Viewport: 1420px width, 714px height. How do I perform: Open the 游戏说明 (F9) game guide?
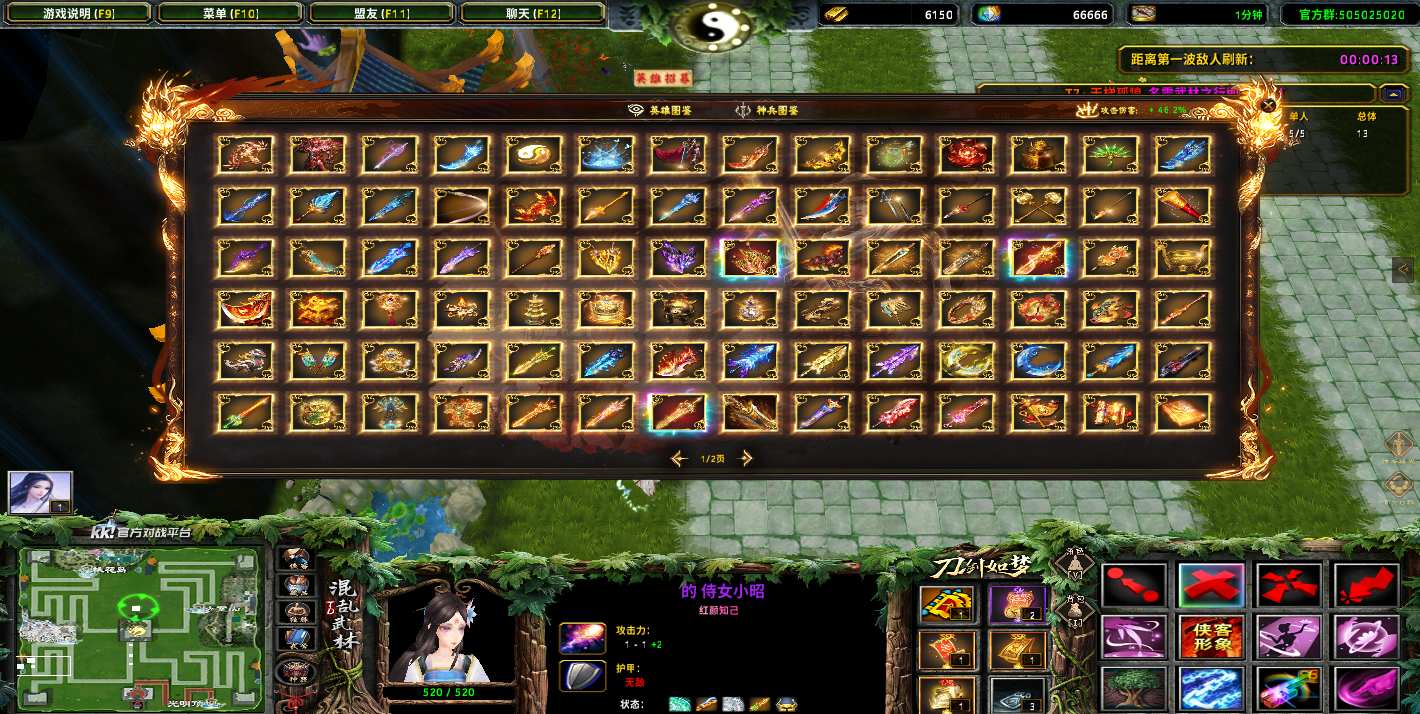pyautogui.click(x=79, y=13)
